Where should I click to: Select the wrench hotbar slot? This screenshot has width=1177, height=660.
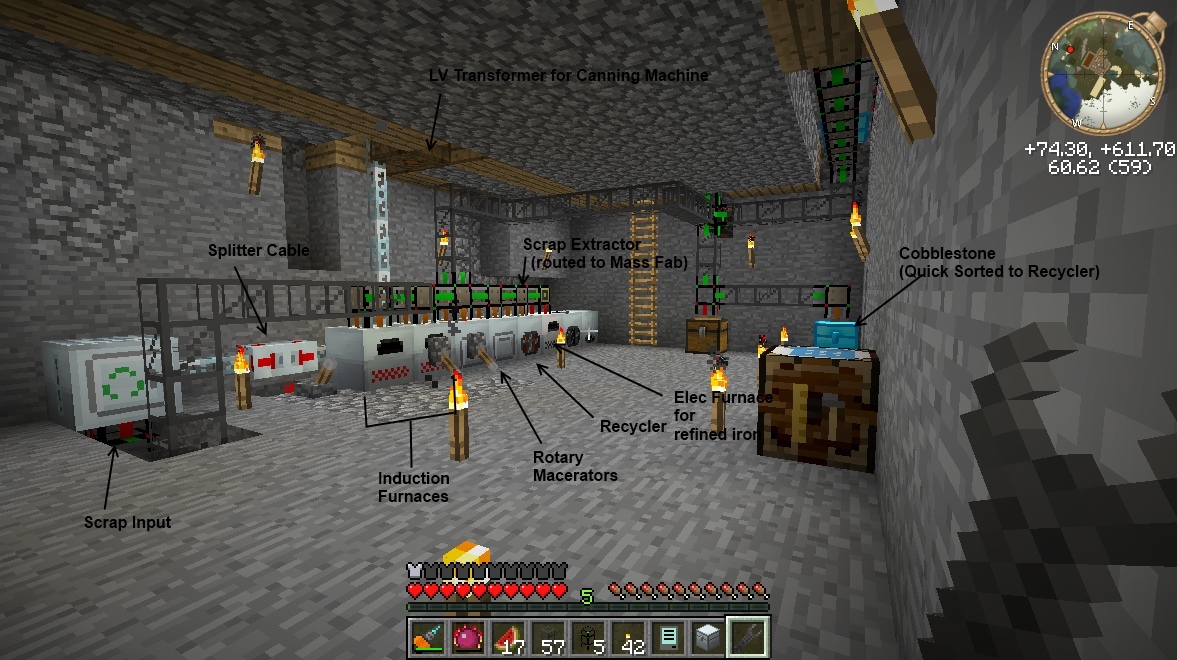click(747, 637)
